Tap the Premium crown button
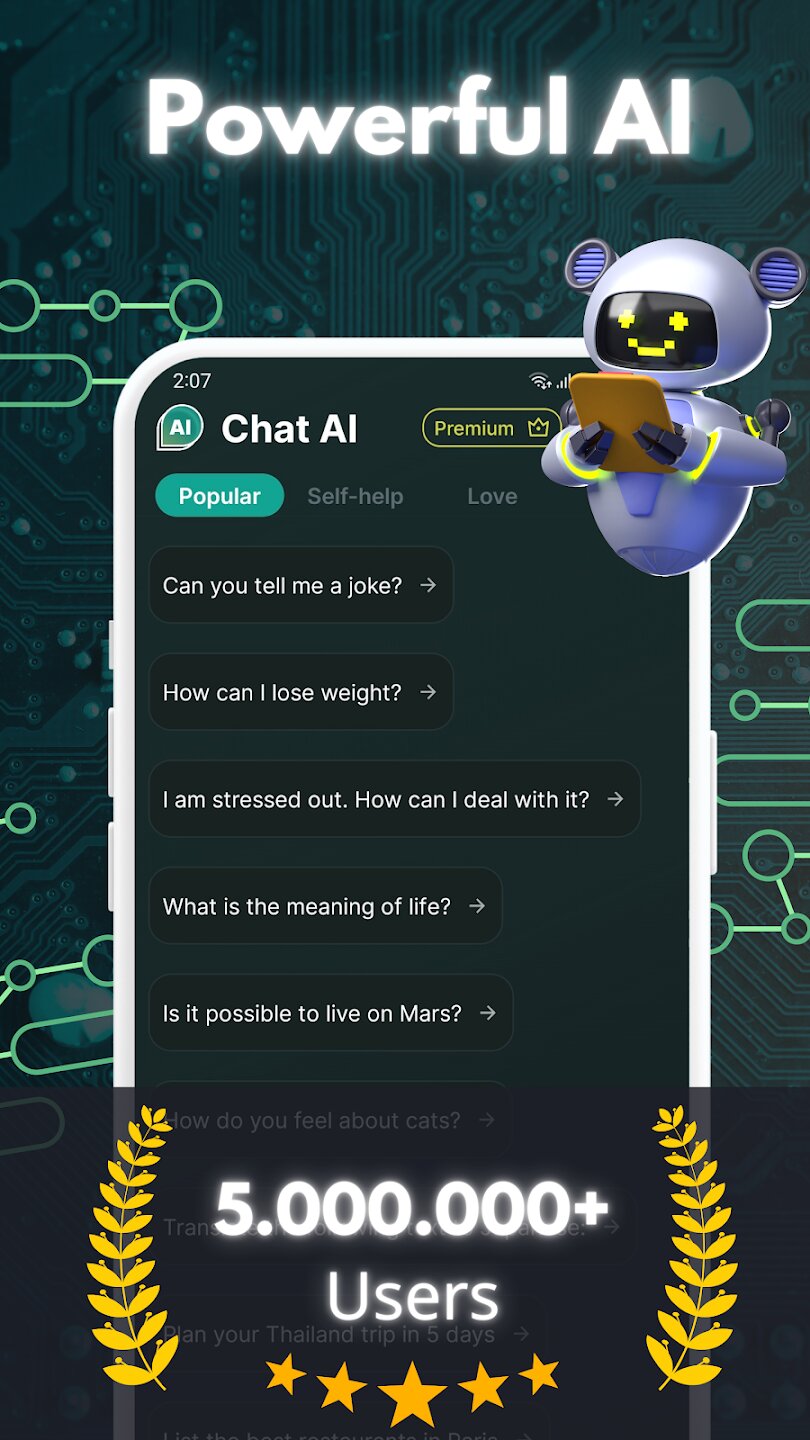 point(490,428)
